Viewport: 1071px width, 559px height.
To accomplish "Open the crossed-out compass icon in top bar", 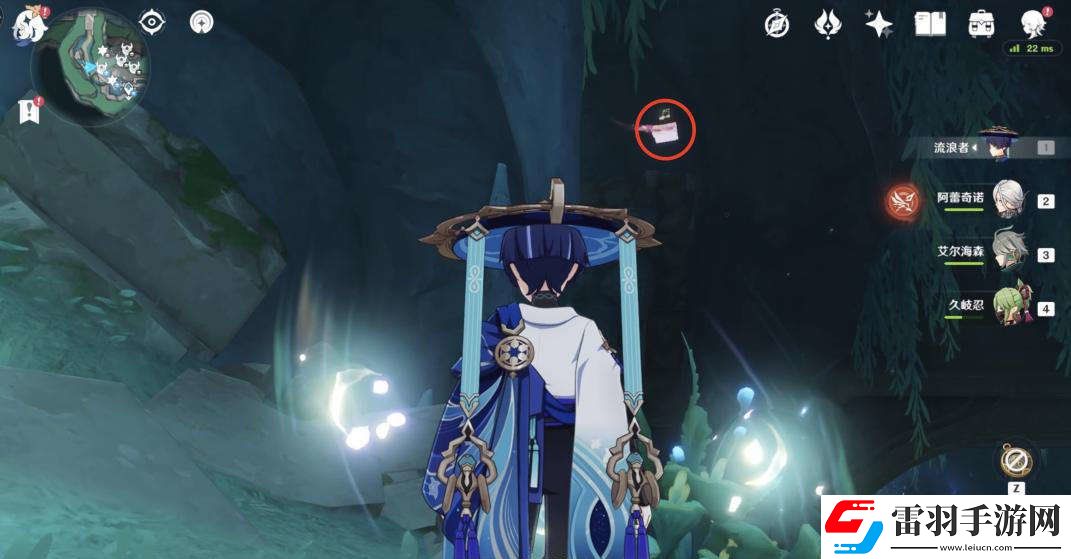I will [777, 23].
